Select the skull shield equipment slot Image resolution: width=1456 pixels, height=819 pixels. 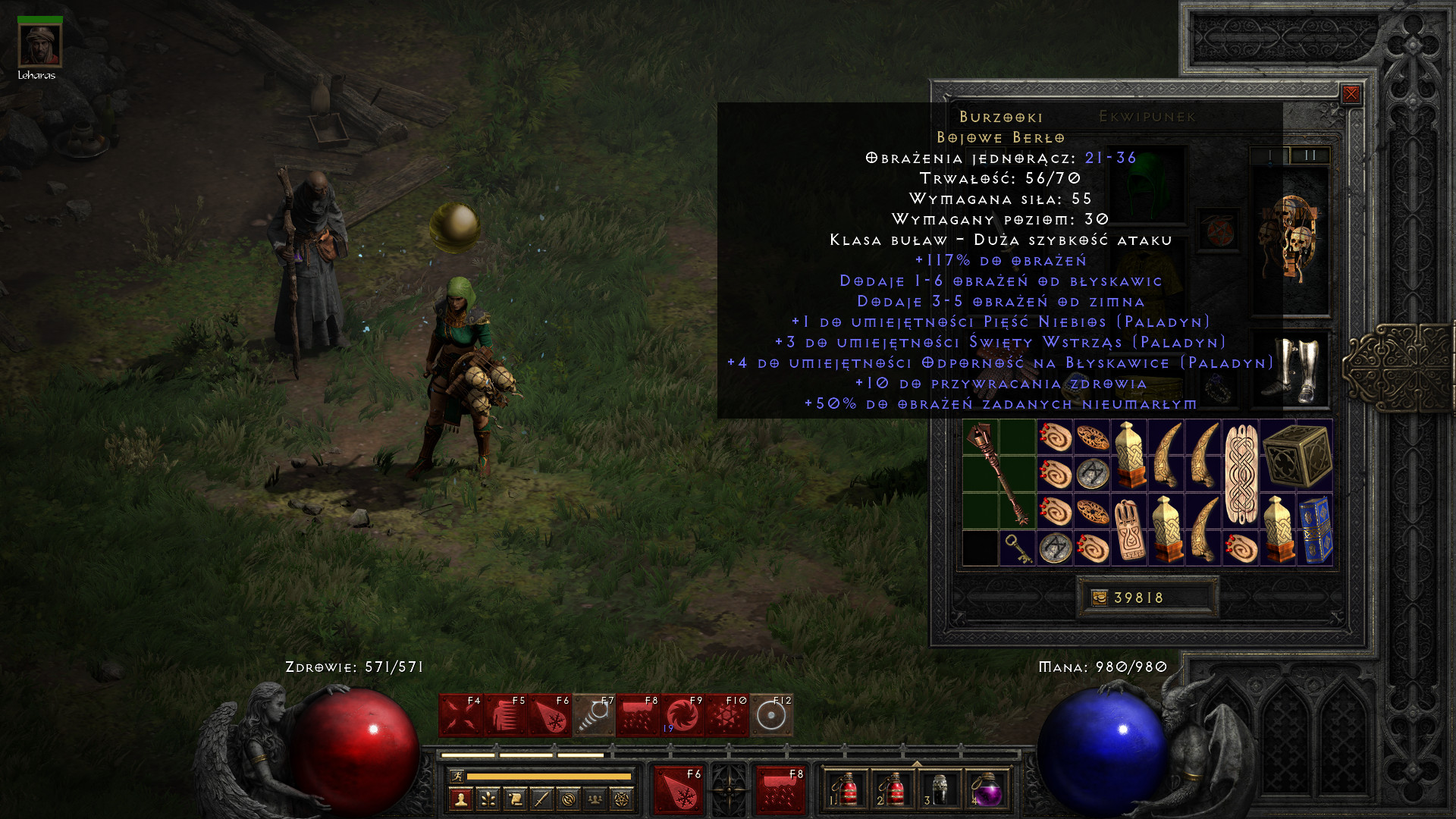click(1290, 239)
